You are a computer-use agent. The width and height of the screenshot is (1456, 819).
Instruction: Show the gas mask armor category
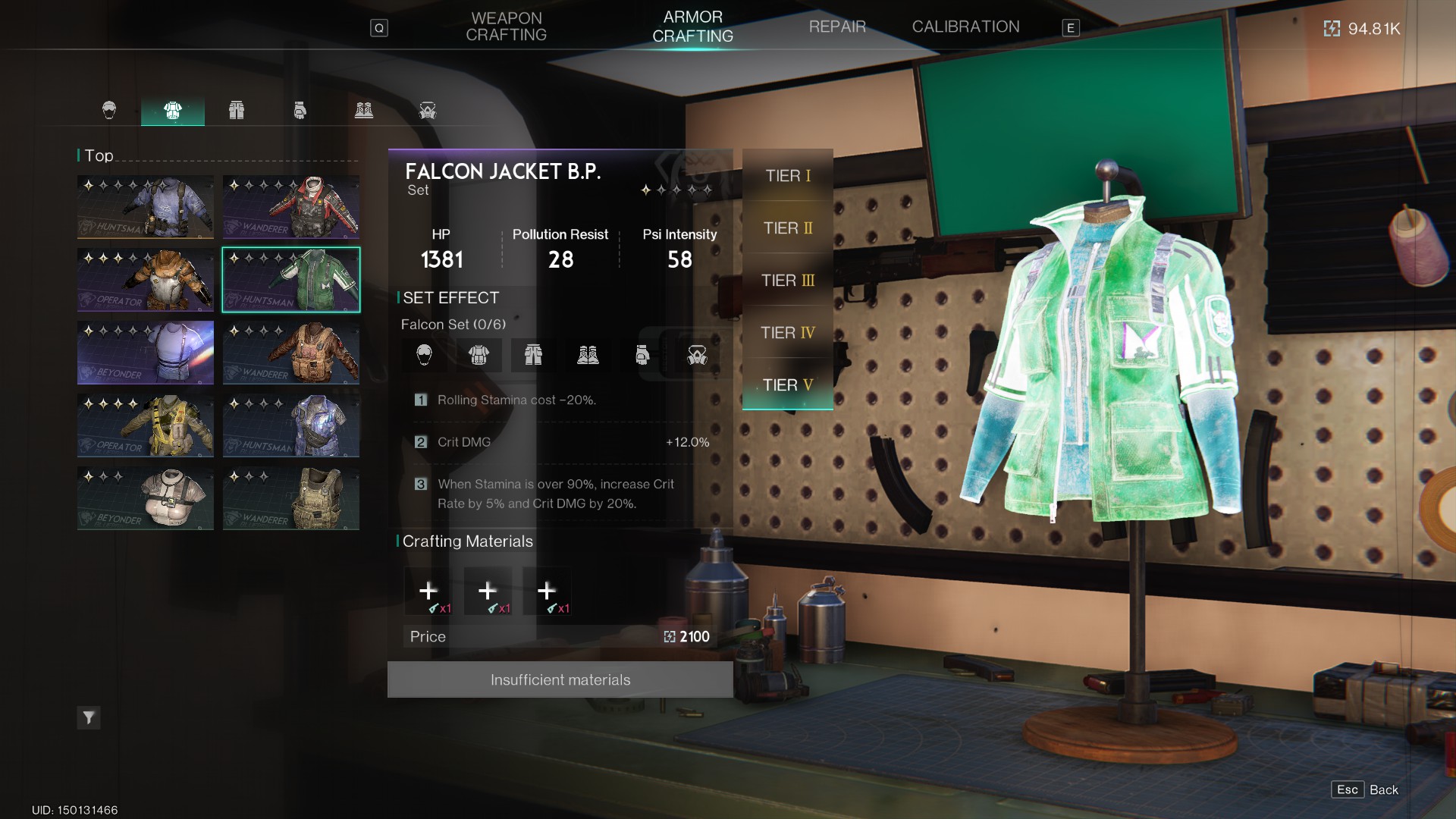pyautogui.click(x=428, y=111)
